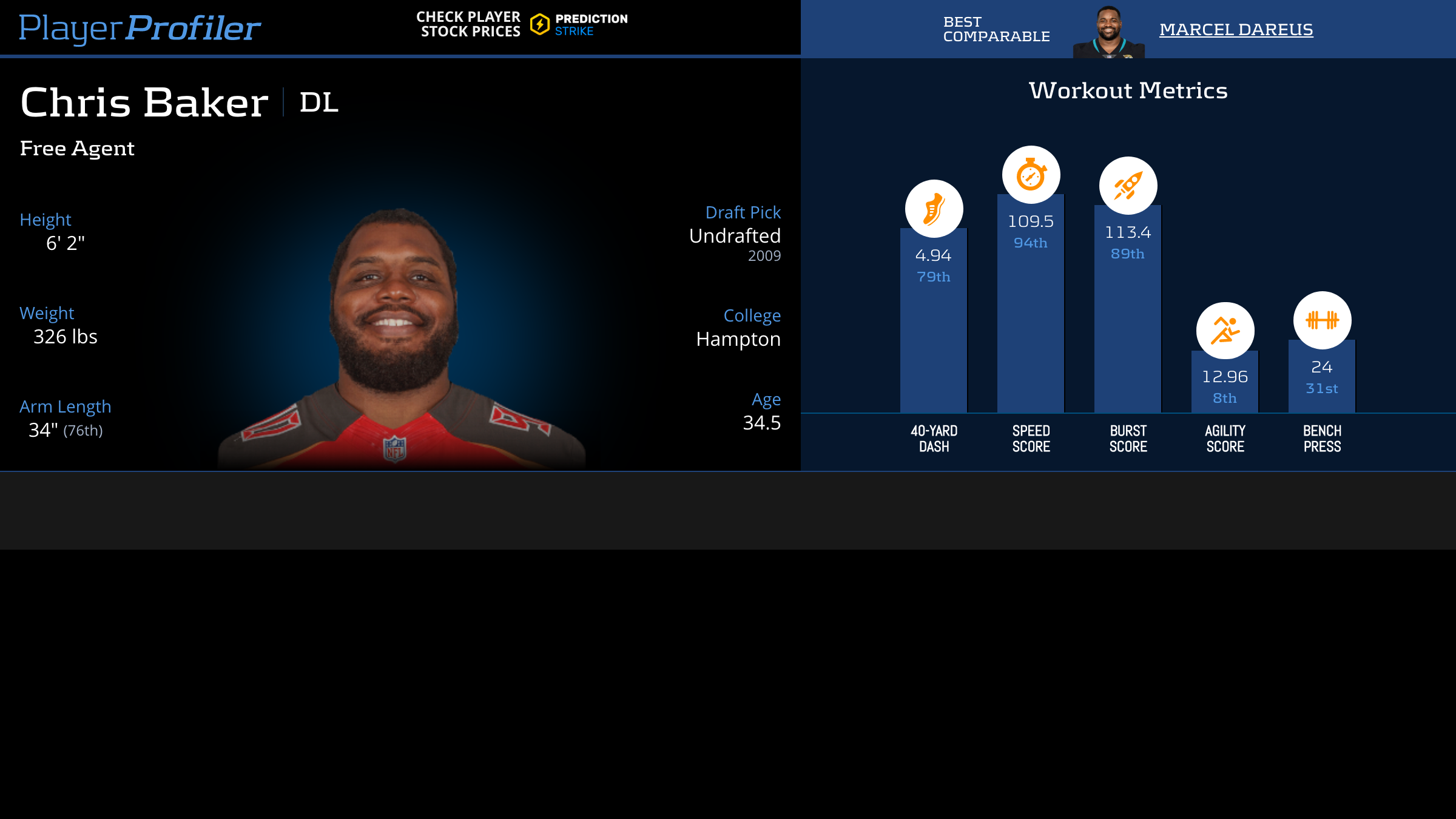This screenshot has width=1456, height=819.
Task: Open the Prediction Strike stock prices banner
Action: (522, 24)
